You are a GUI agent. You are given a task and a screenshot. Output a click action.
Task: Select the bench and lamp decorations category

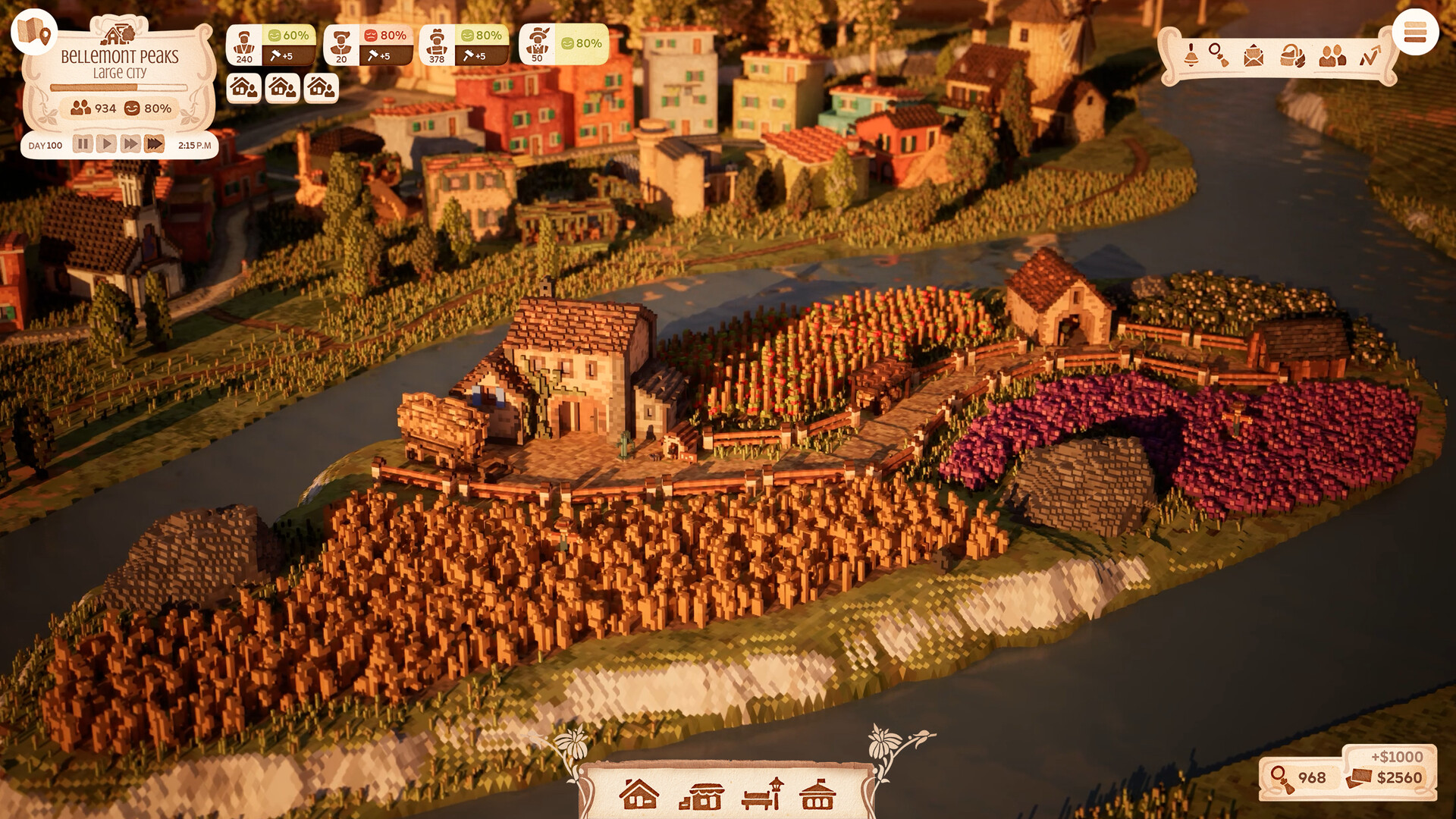pyautogui.click(x=762, y=795)
